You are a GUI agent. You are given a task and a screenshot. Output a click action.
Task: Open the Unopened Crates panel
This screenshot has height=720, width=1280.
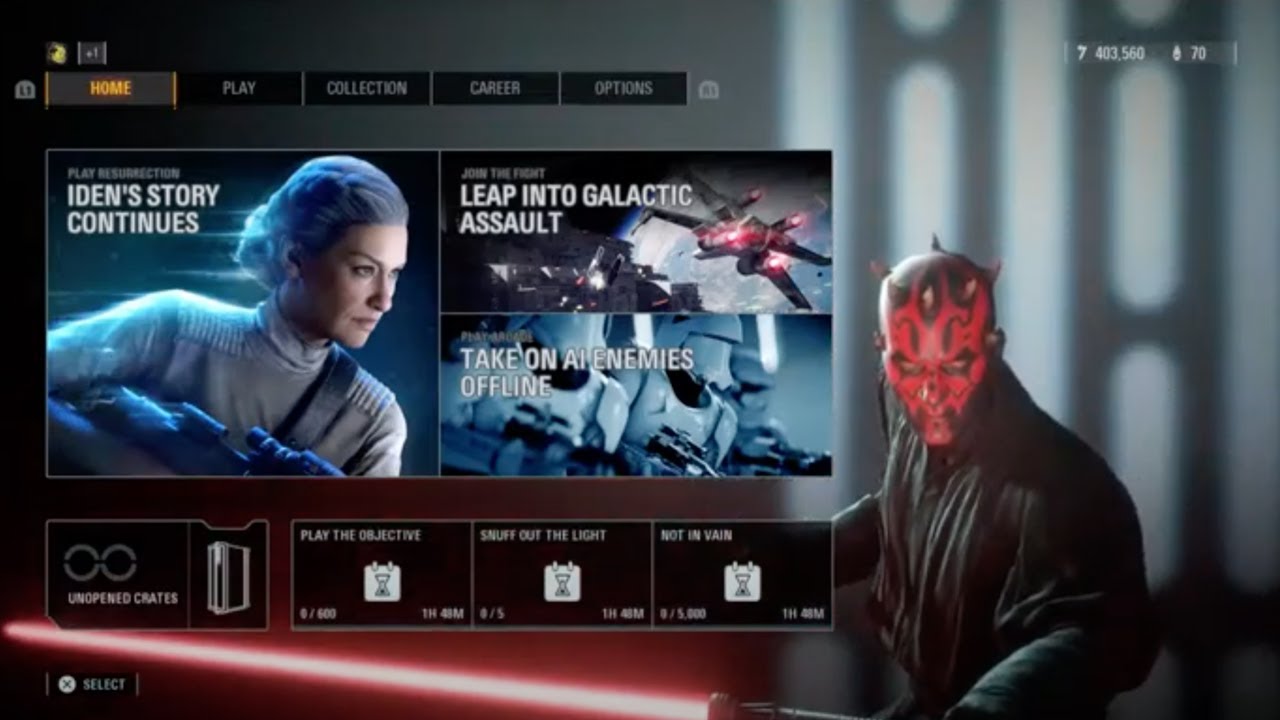point(157,575)
